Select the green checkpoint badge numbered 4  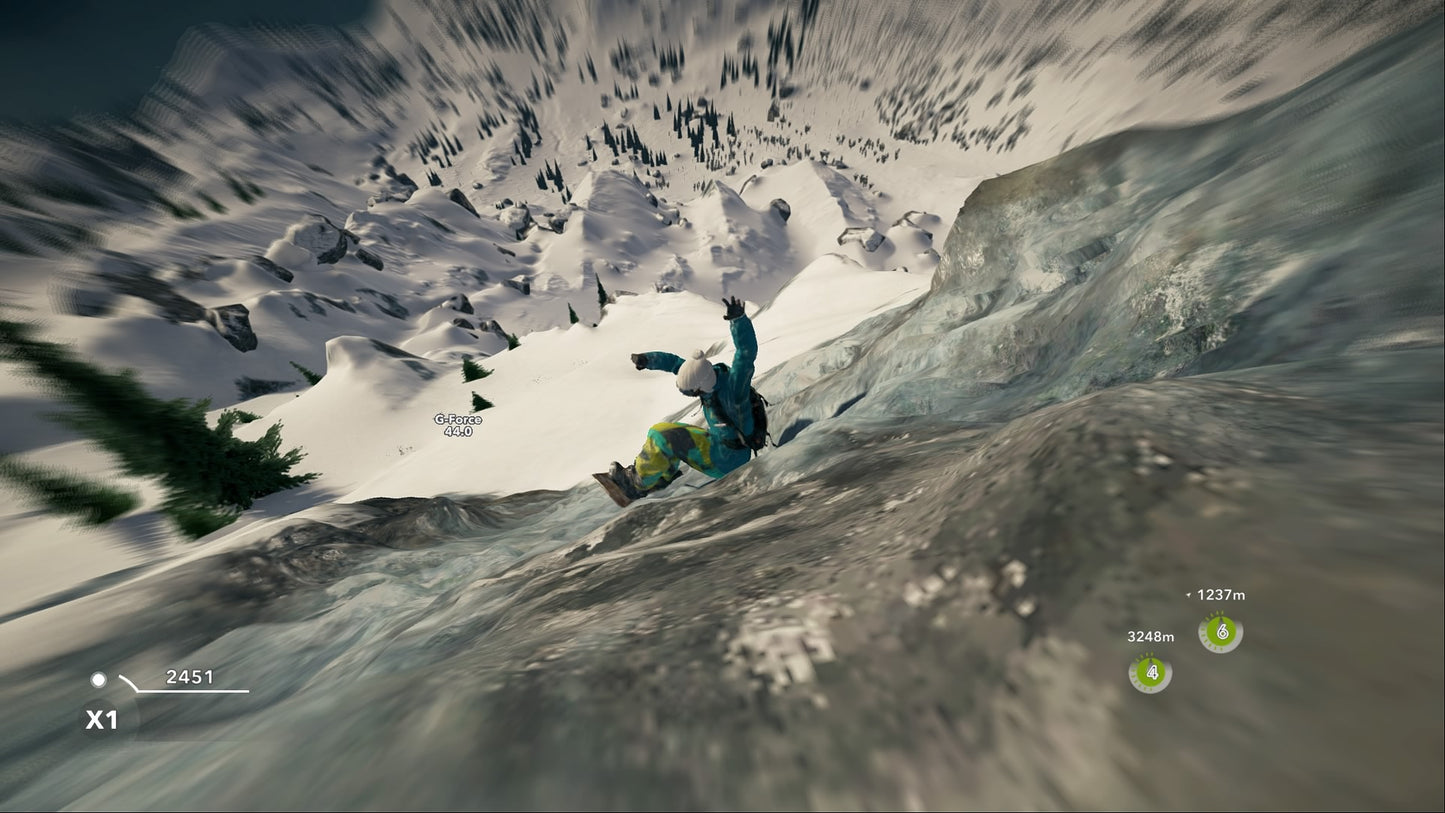[1152, 673]
